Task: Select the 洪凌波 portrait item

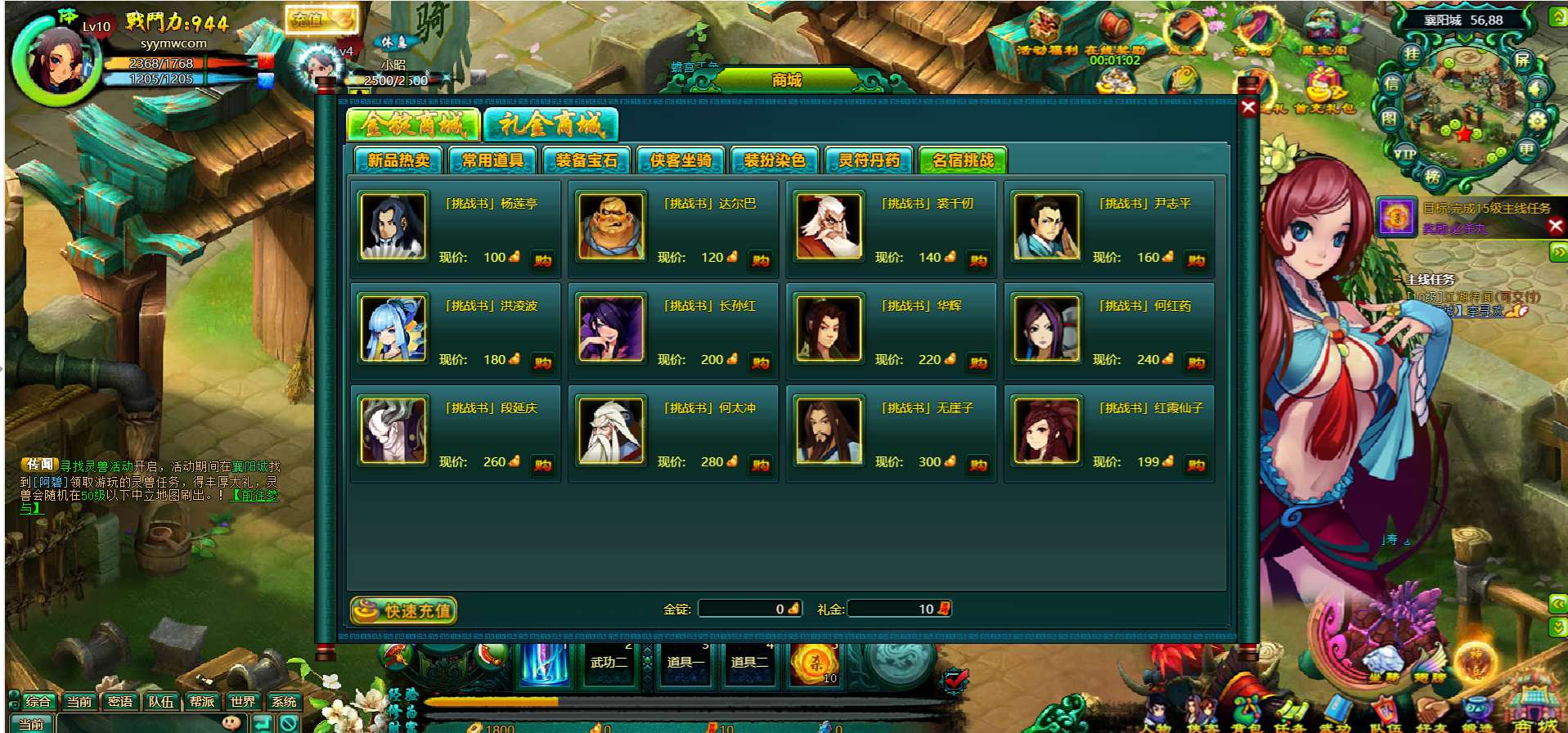Action: [x=393, y=329]
